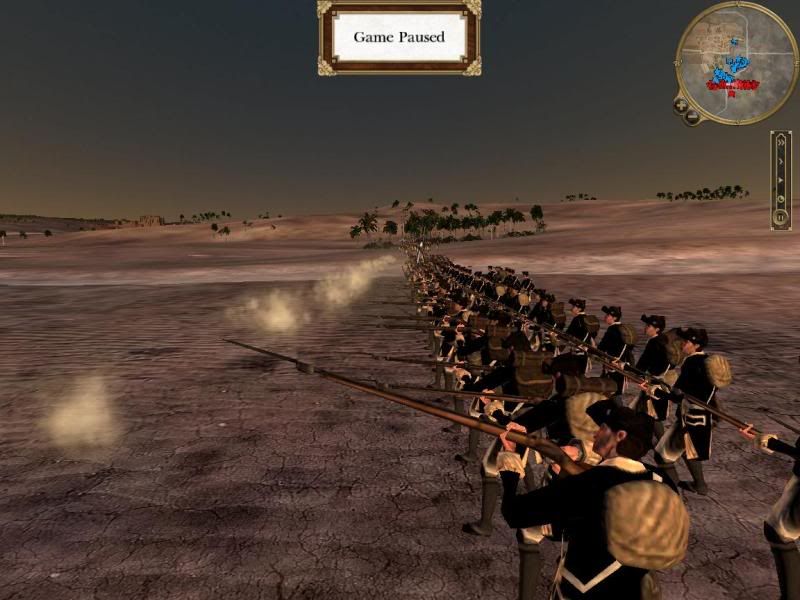Click the Game Paused banner
800x600 pixels.
pos(399,37)
